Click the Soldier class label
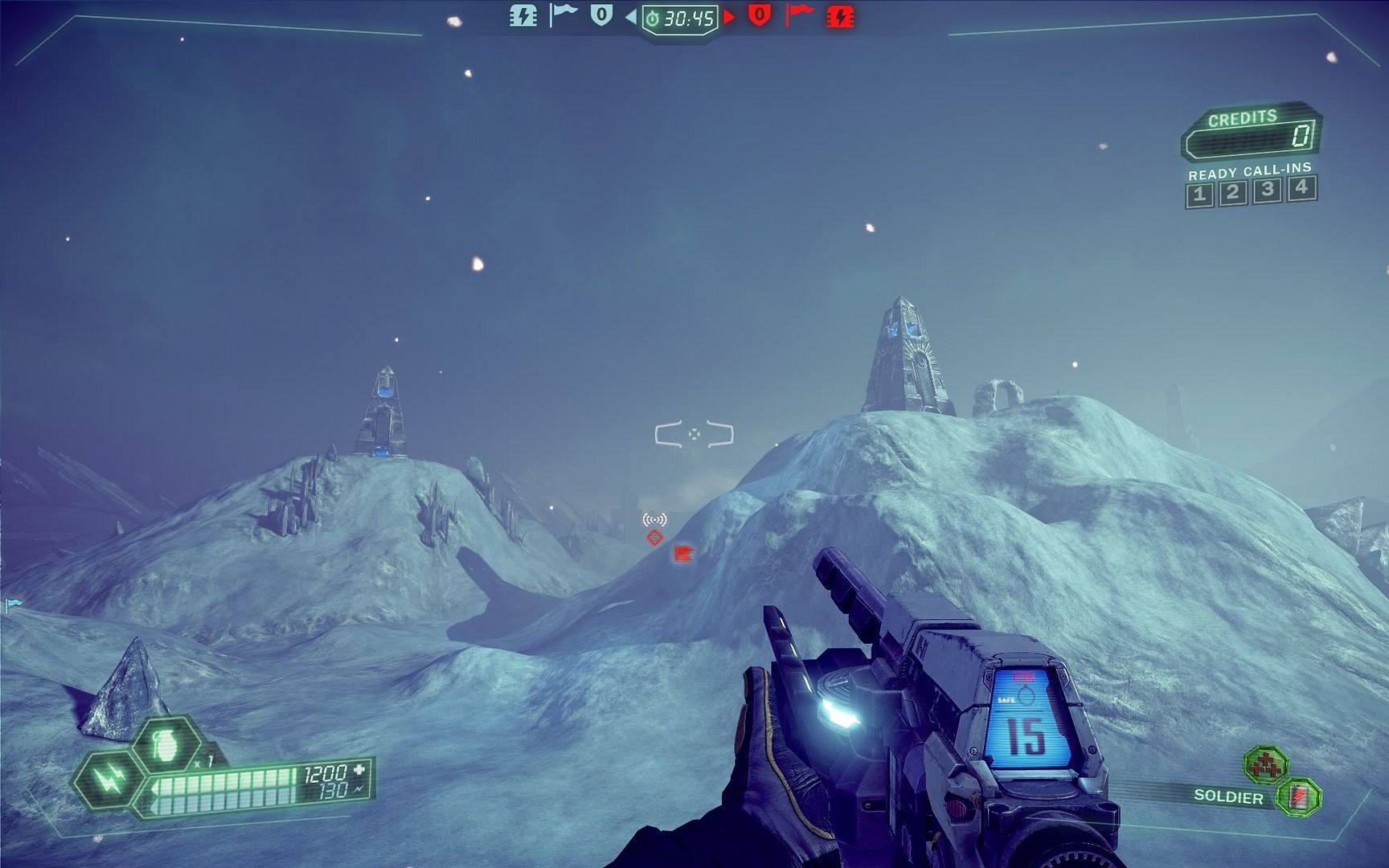 coord(1227,796)
